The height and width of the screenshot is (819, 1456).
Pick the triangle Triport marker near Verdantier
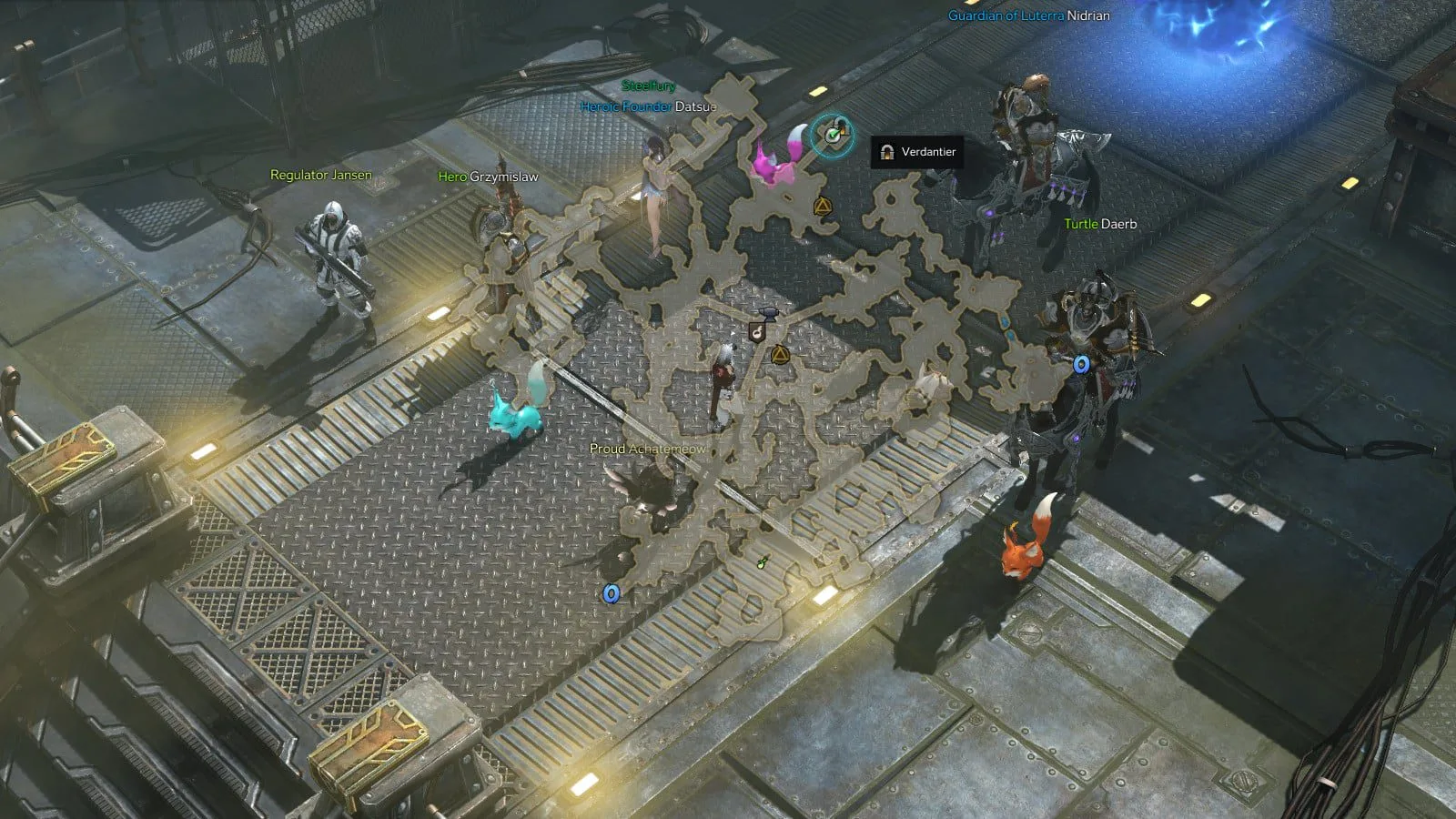coord(822,207)
